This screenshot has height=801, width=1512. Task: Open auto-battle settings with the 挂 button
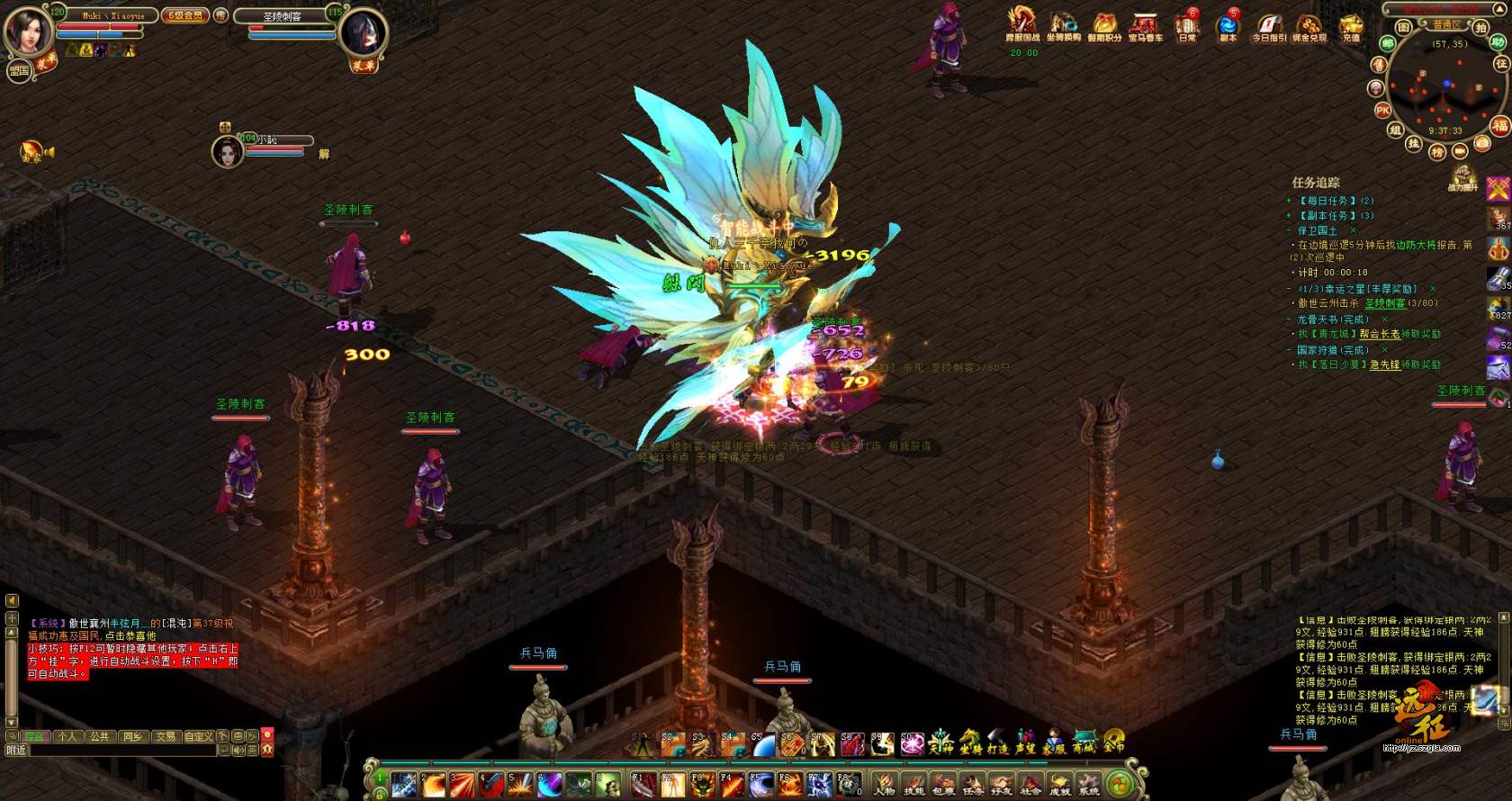coord(1414,143)
